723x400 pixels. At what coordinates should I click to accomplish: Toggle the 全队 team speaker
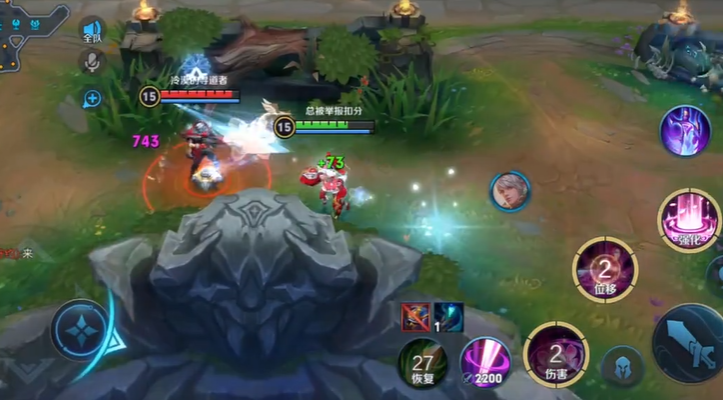tap(92, 30)
